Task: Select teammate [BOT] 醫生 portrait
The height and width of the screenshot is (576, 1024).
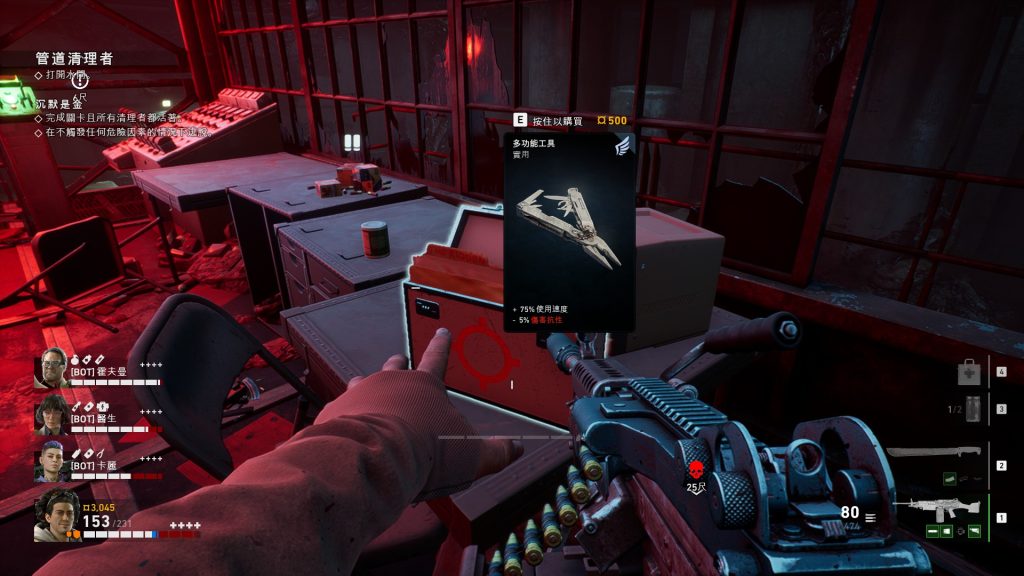Action: coord(52,414)
